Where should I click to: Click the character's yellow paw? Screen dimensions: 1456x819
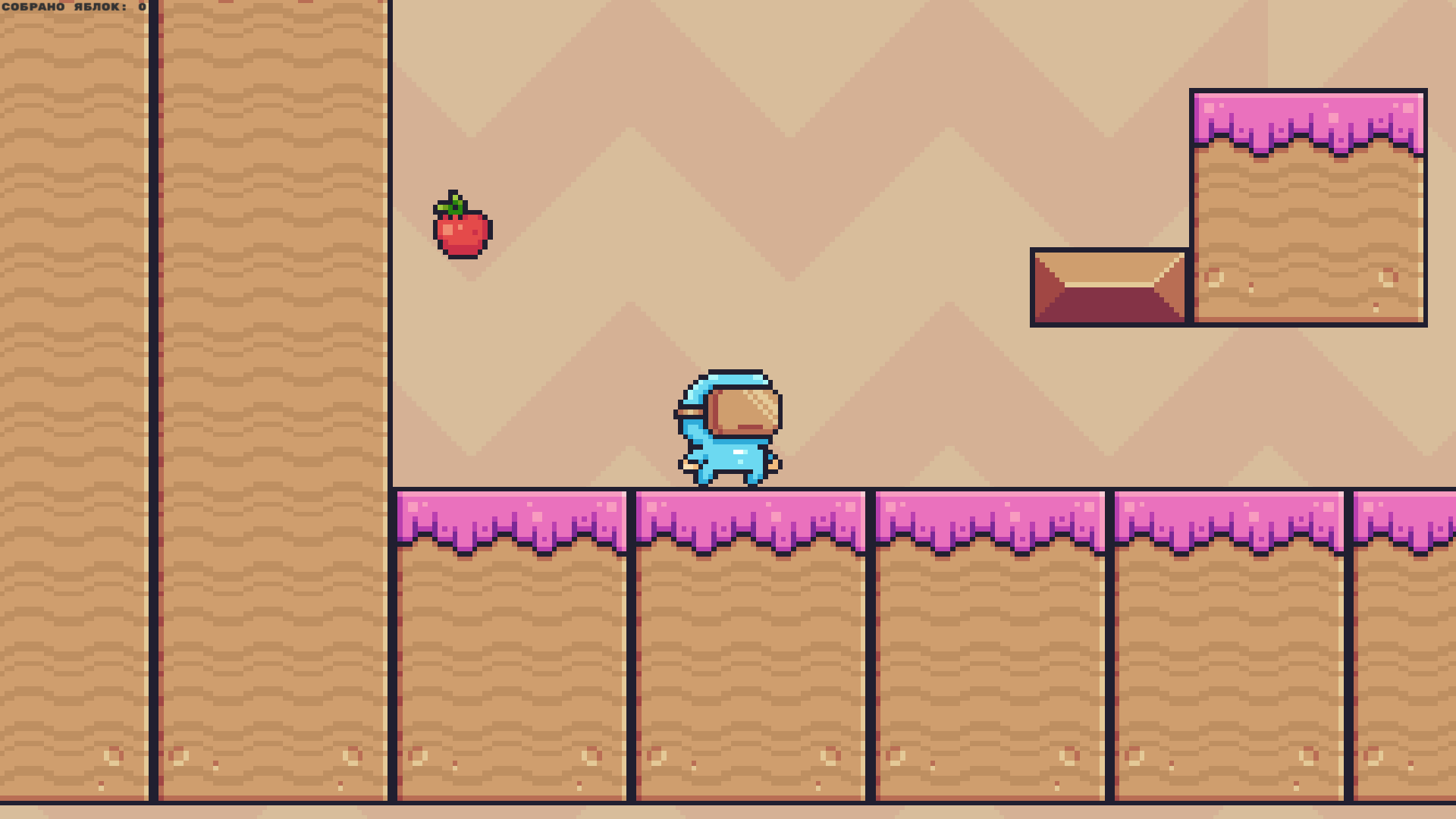[x=692, y=466]
